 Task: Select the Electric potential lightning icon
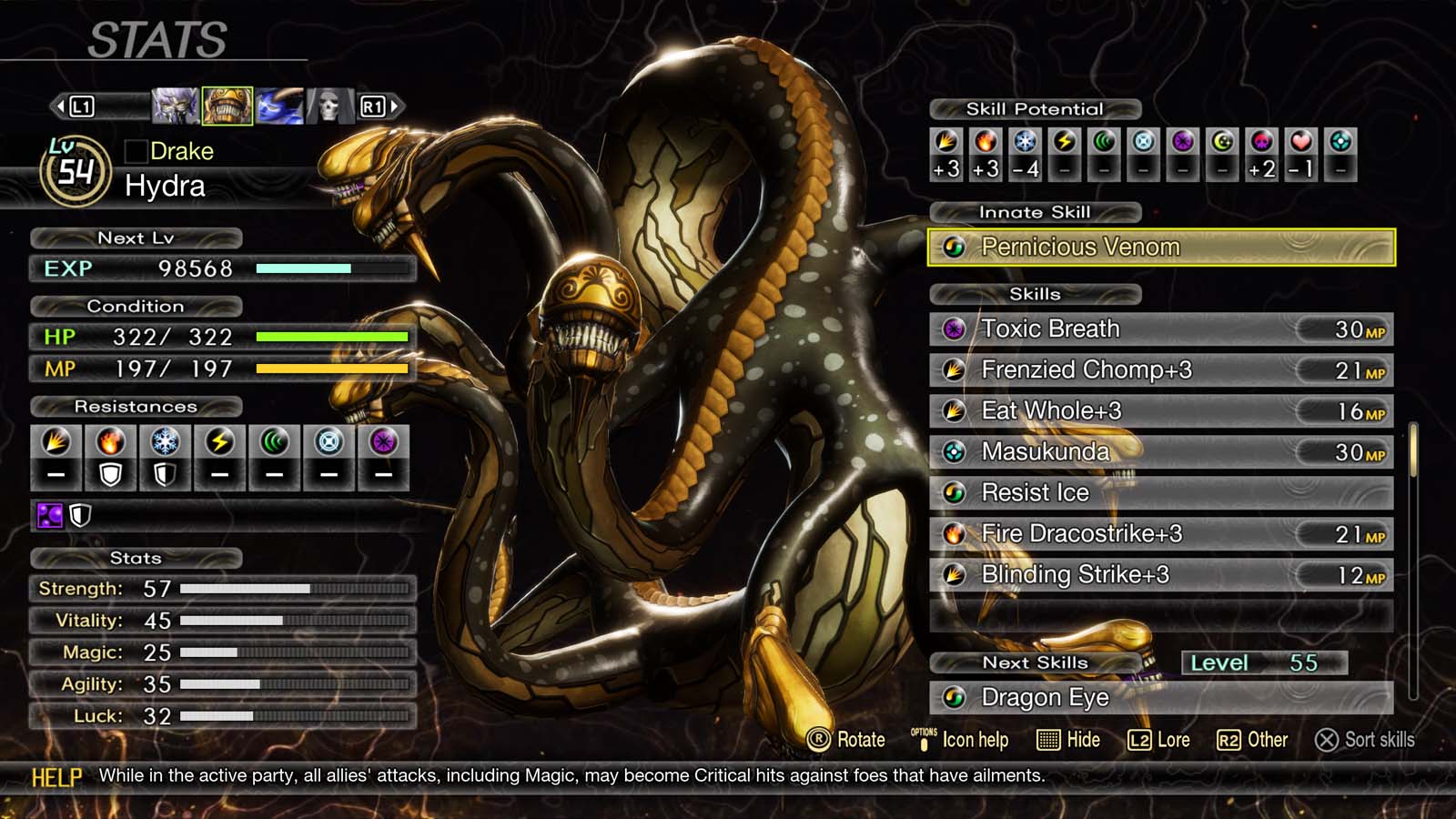[1063, 143]
